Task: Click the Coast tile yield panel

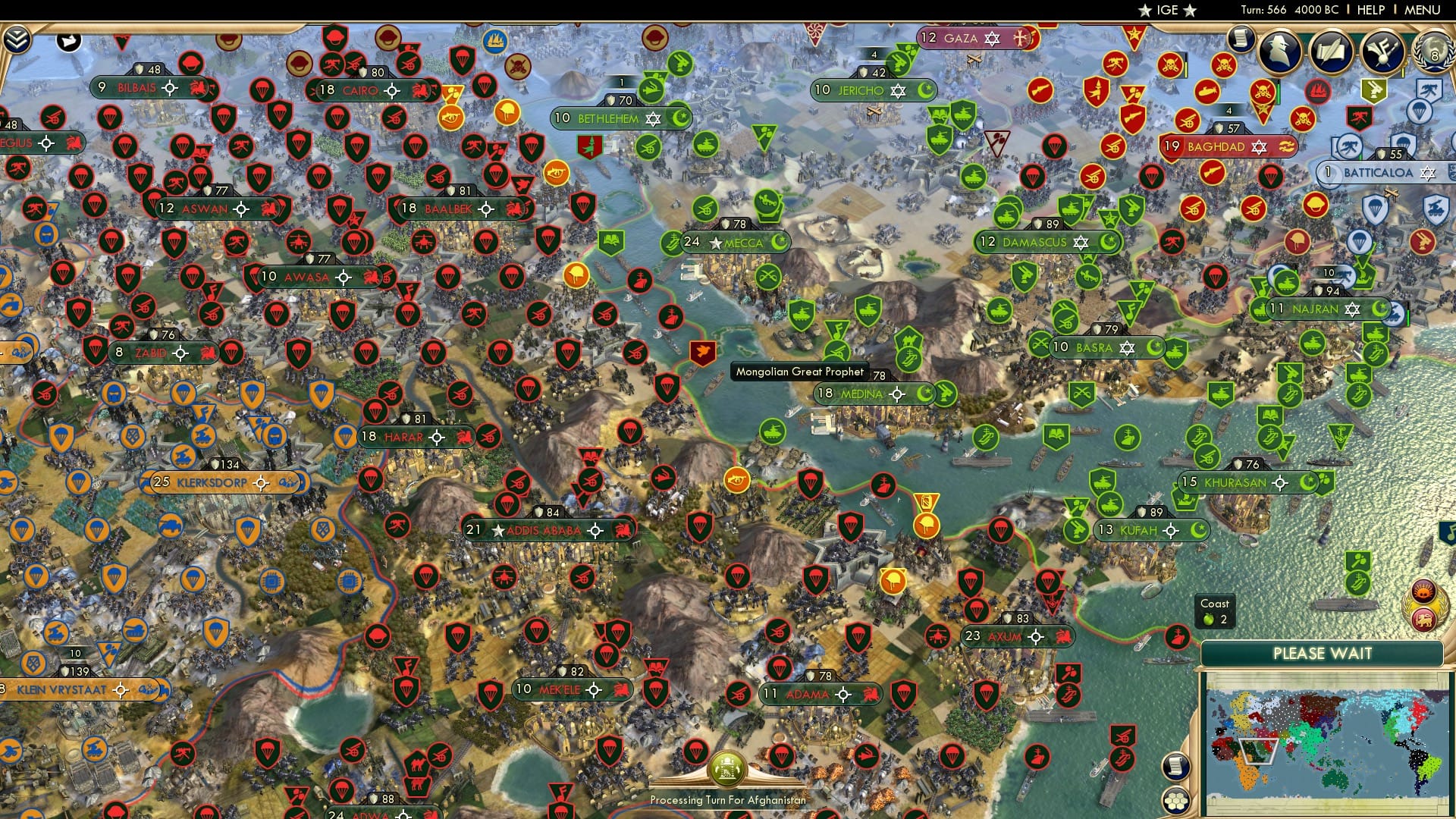Action: (1215, 610)
